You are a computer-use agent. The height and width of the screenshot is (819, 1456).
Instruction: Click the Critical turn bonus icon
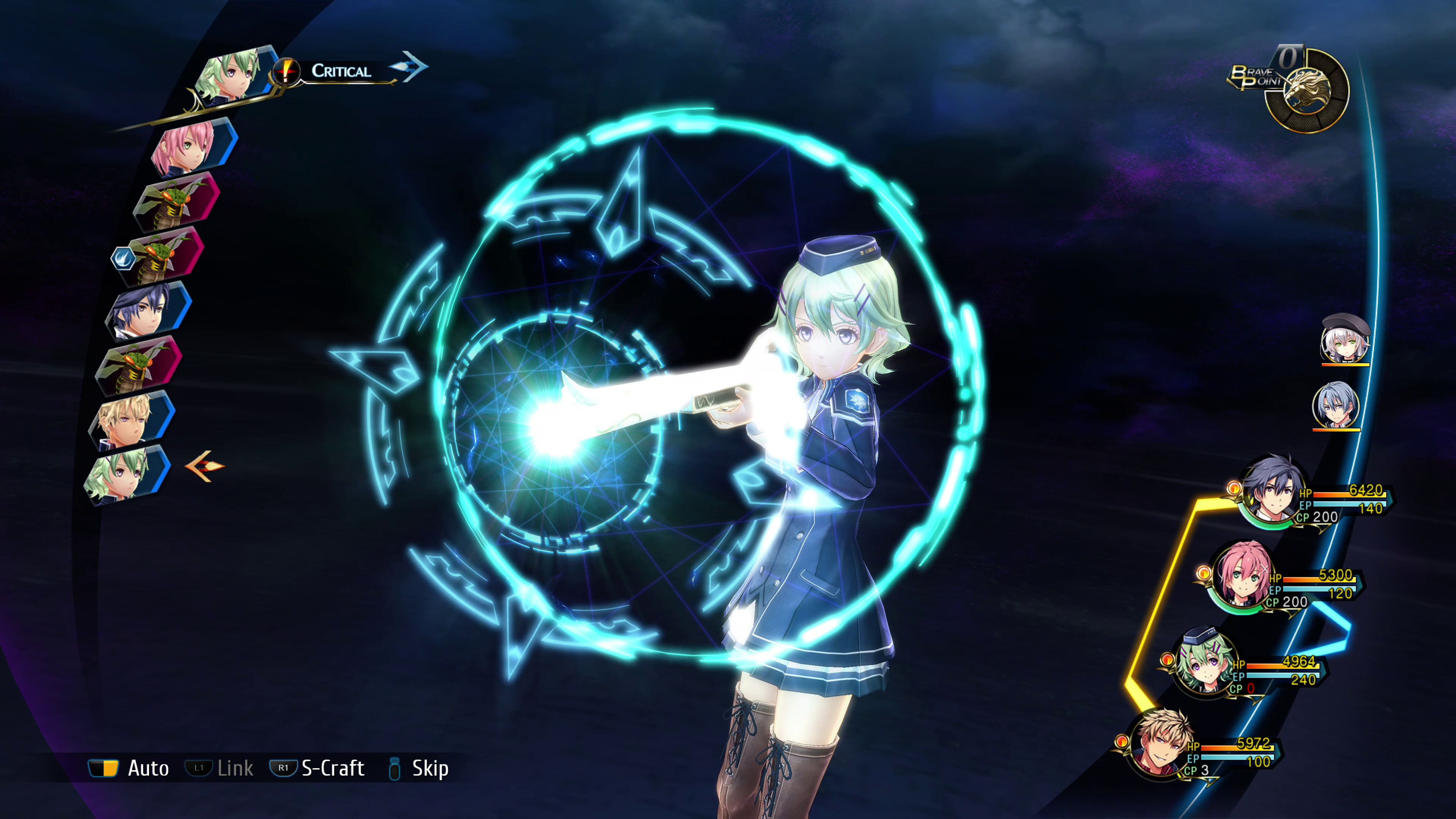[286, 72]
